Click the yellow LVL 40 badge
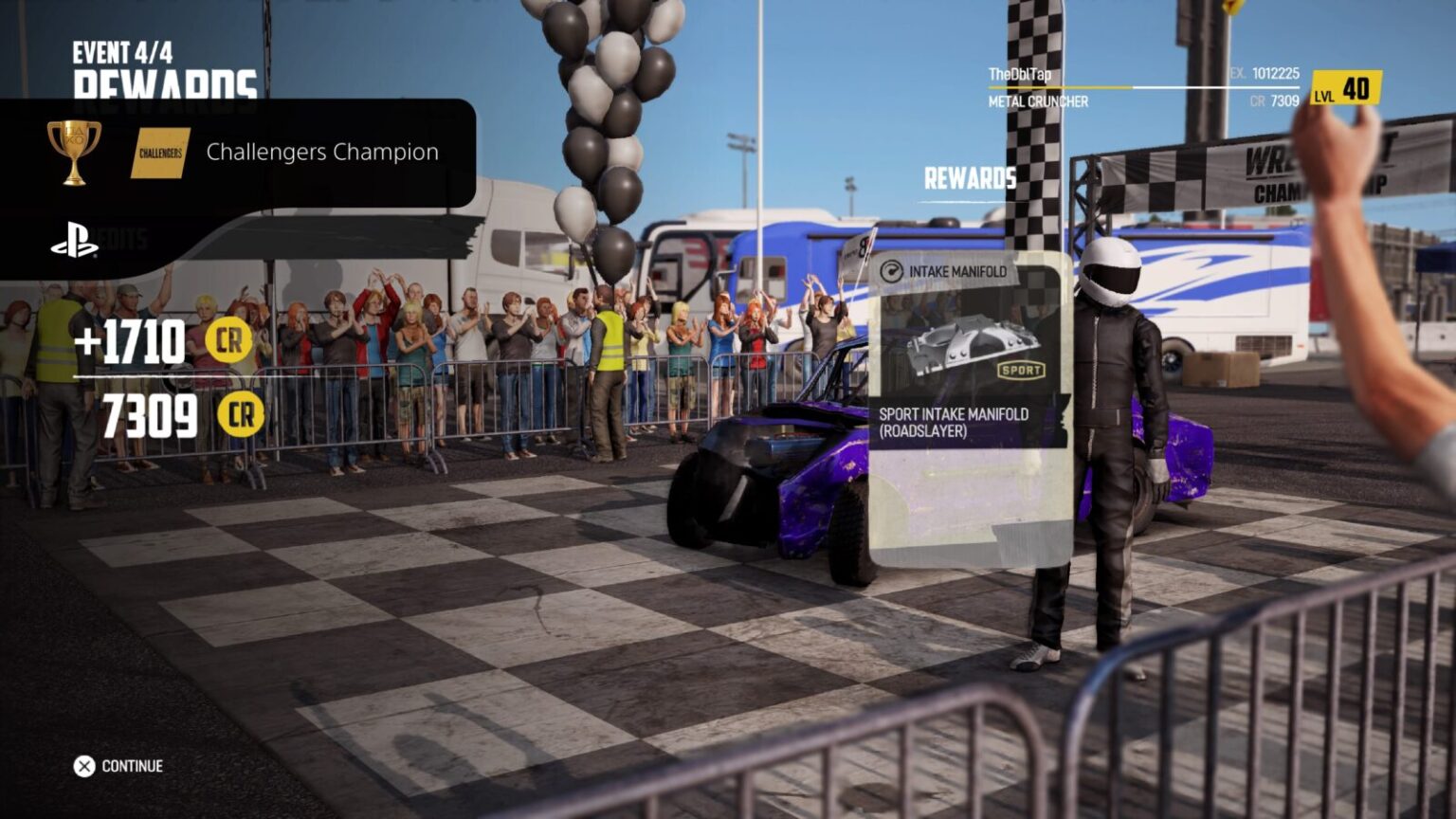Image resolution: width=1456 pixels, height=819 pixels. (1347, 89)
